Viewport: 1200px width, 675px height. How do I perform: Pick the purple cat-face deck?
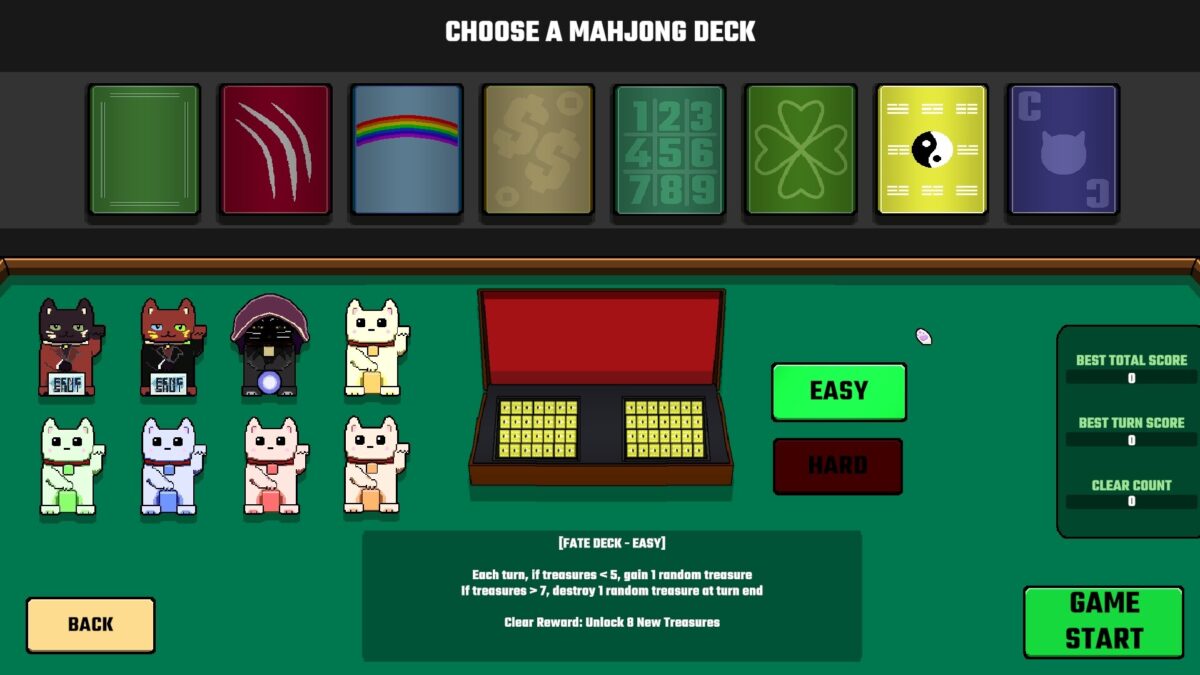(1062, 149)
